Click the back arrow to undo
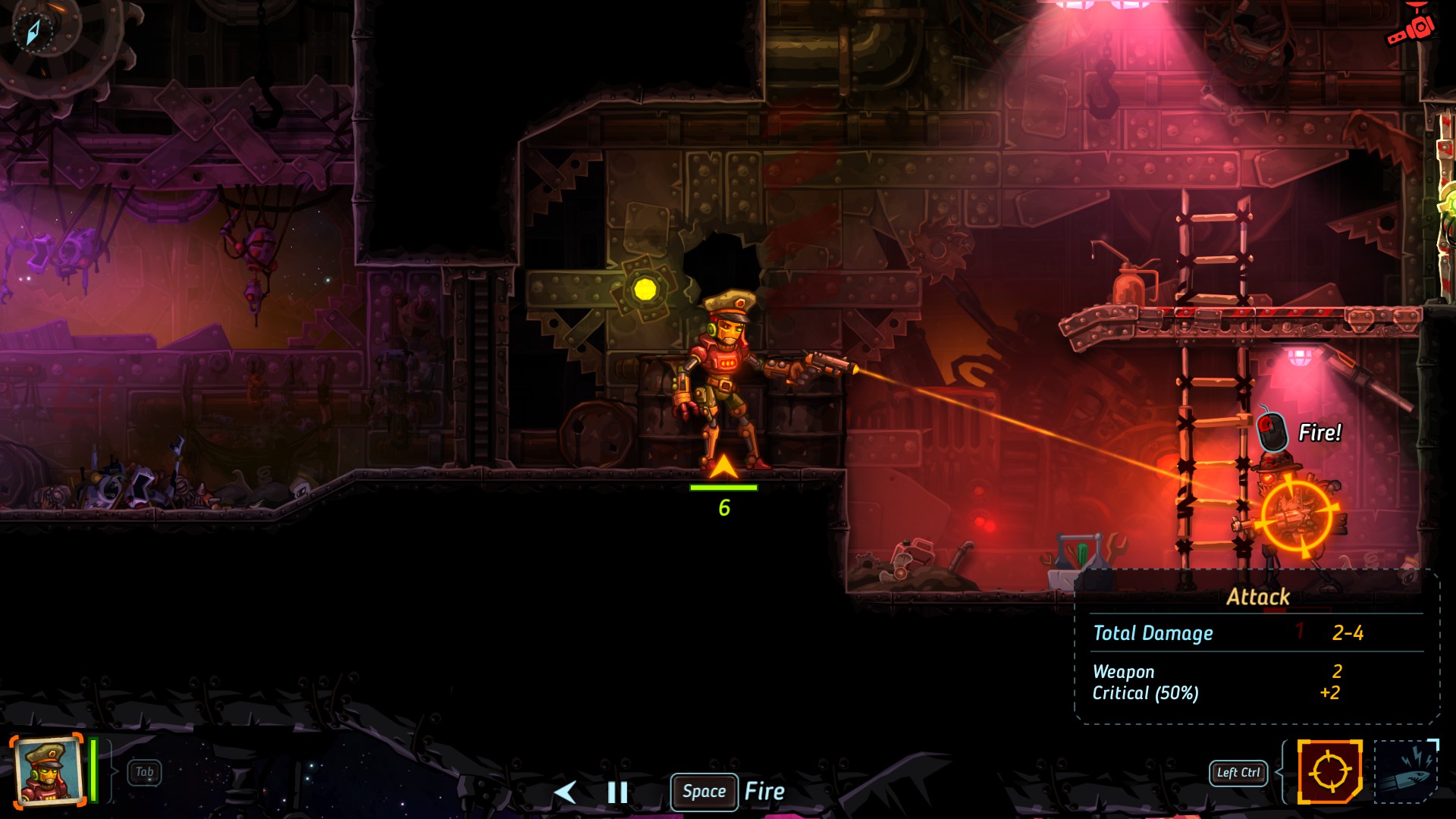Image resolution: width=1456 pixels, height=819 pixels. 565,792
